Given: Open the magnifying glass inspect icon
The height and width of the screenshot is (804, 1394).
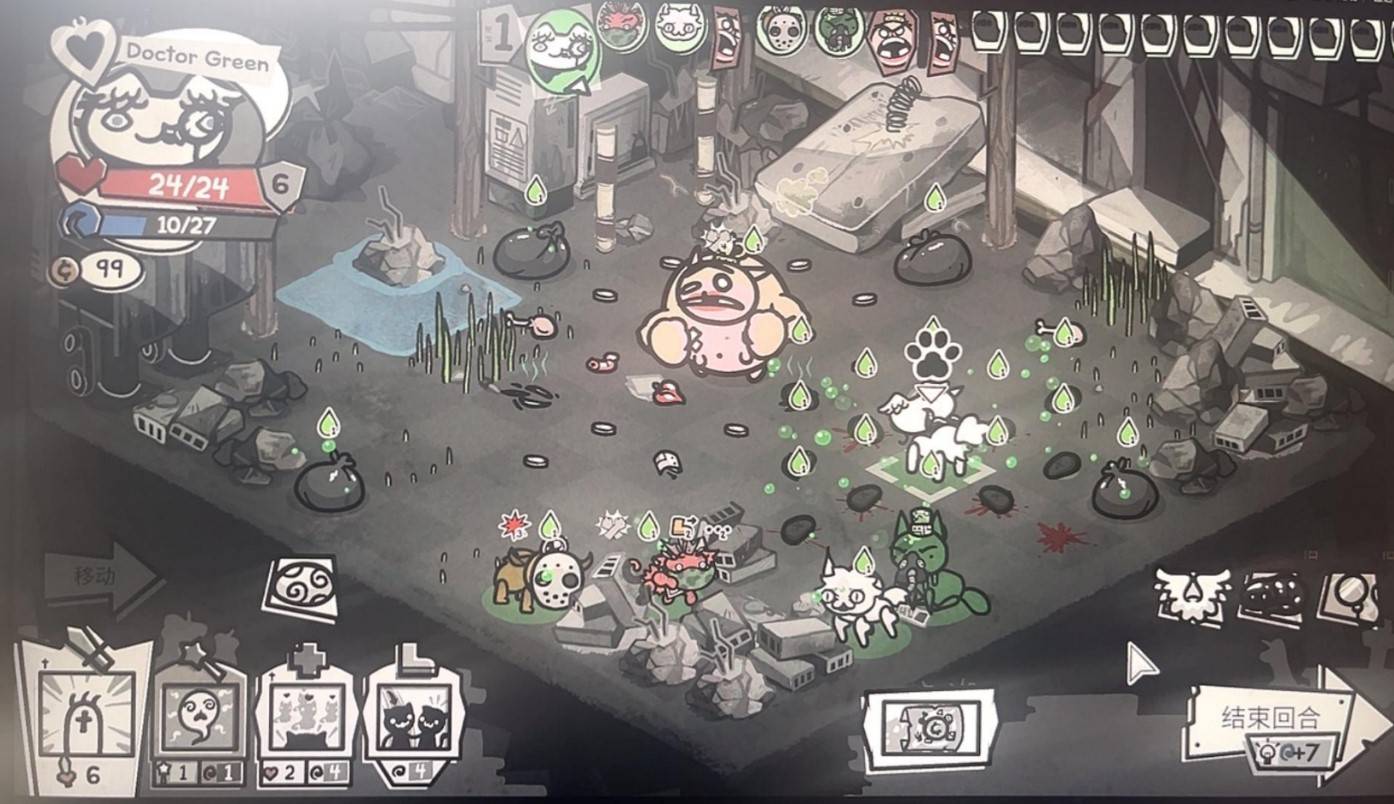Looking at the screenshot, I should [x=1350, y=596].
